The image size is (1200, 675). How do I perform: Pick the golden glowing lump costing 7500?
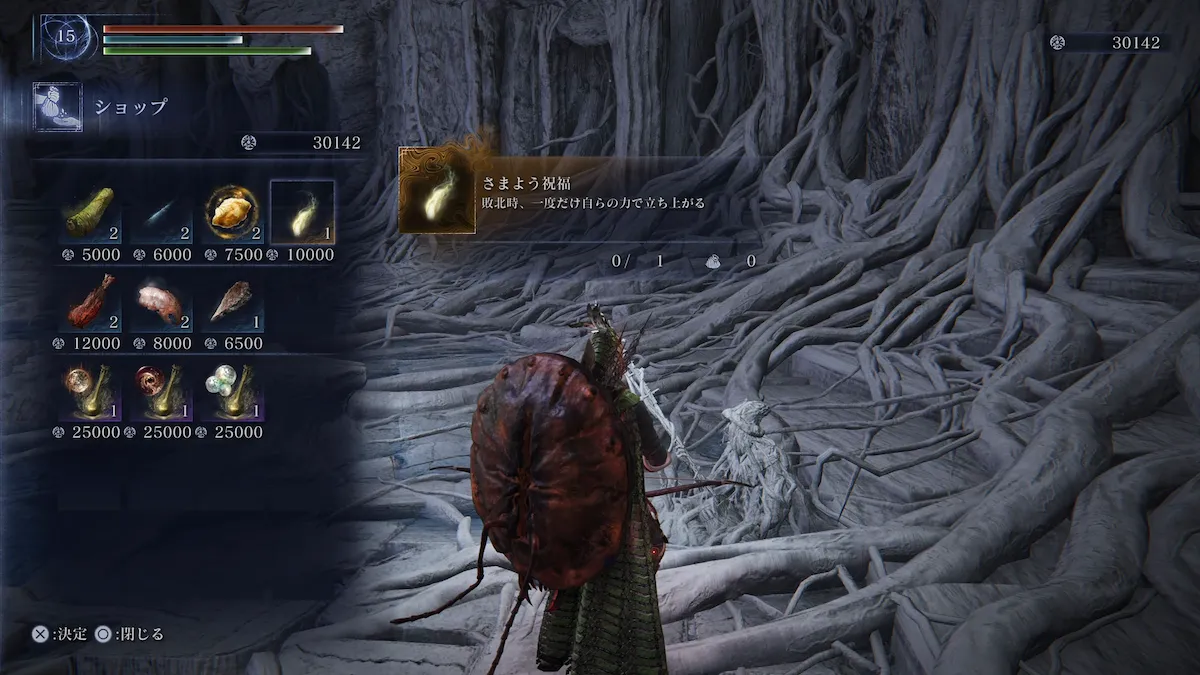pos(234,213)
